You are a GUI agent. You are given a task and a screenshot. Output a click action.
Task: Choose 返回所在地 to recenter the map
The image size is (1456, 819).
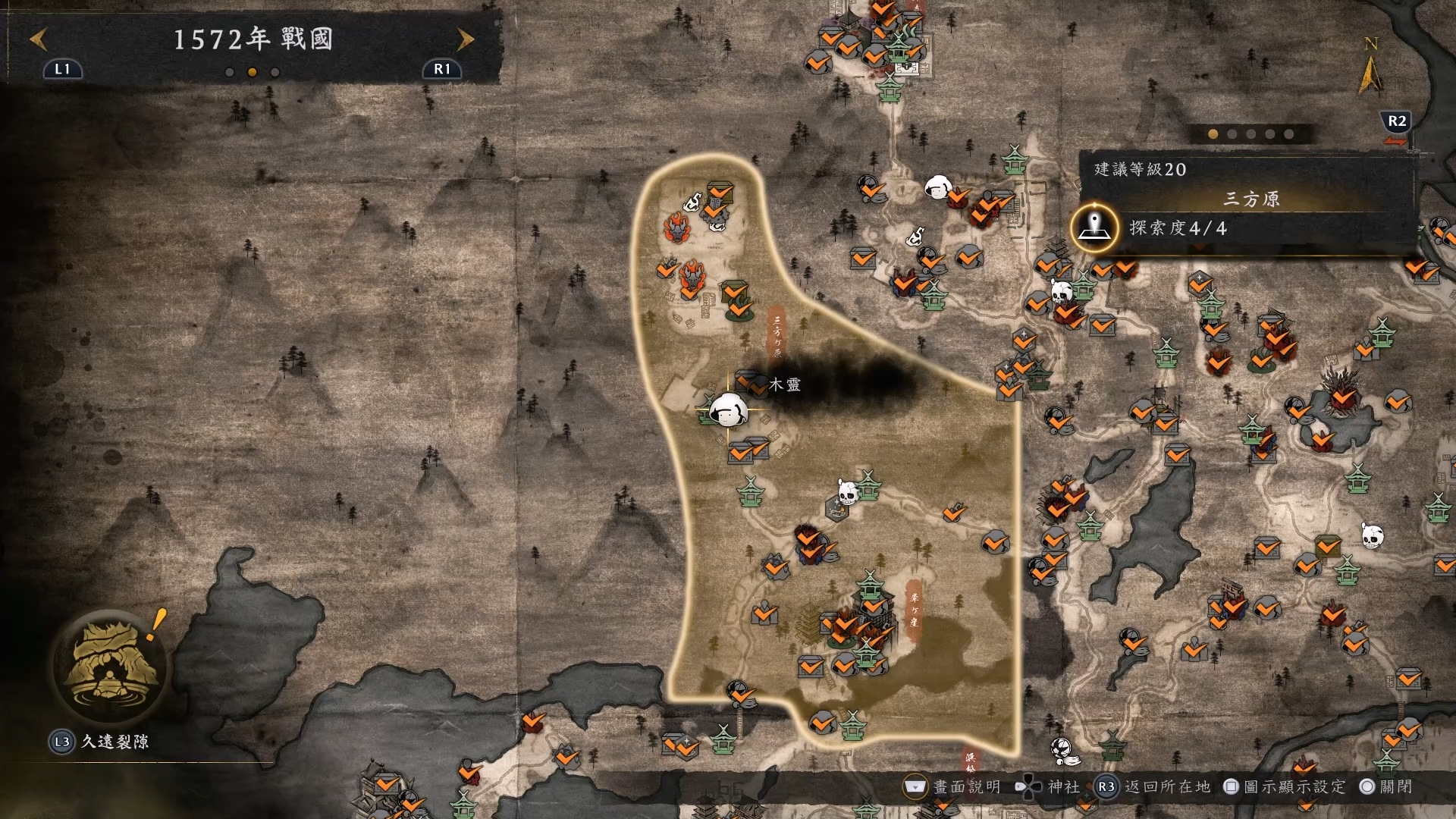coord(1155,786)
